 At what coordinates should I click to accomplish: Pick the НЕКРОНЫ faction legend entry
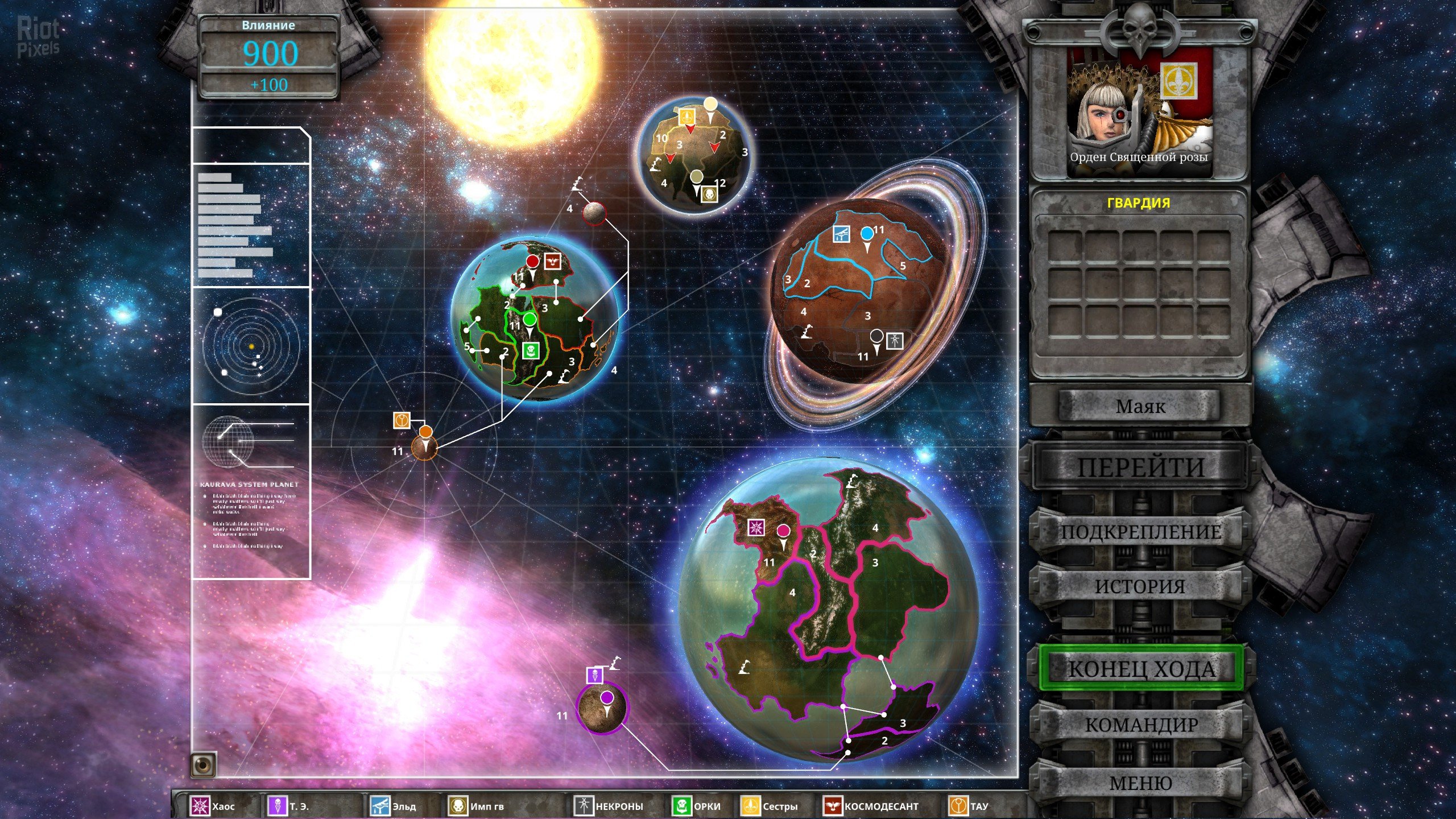click(609, 806)
